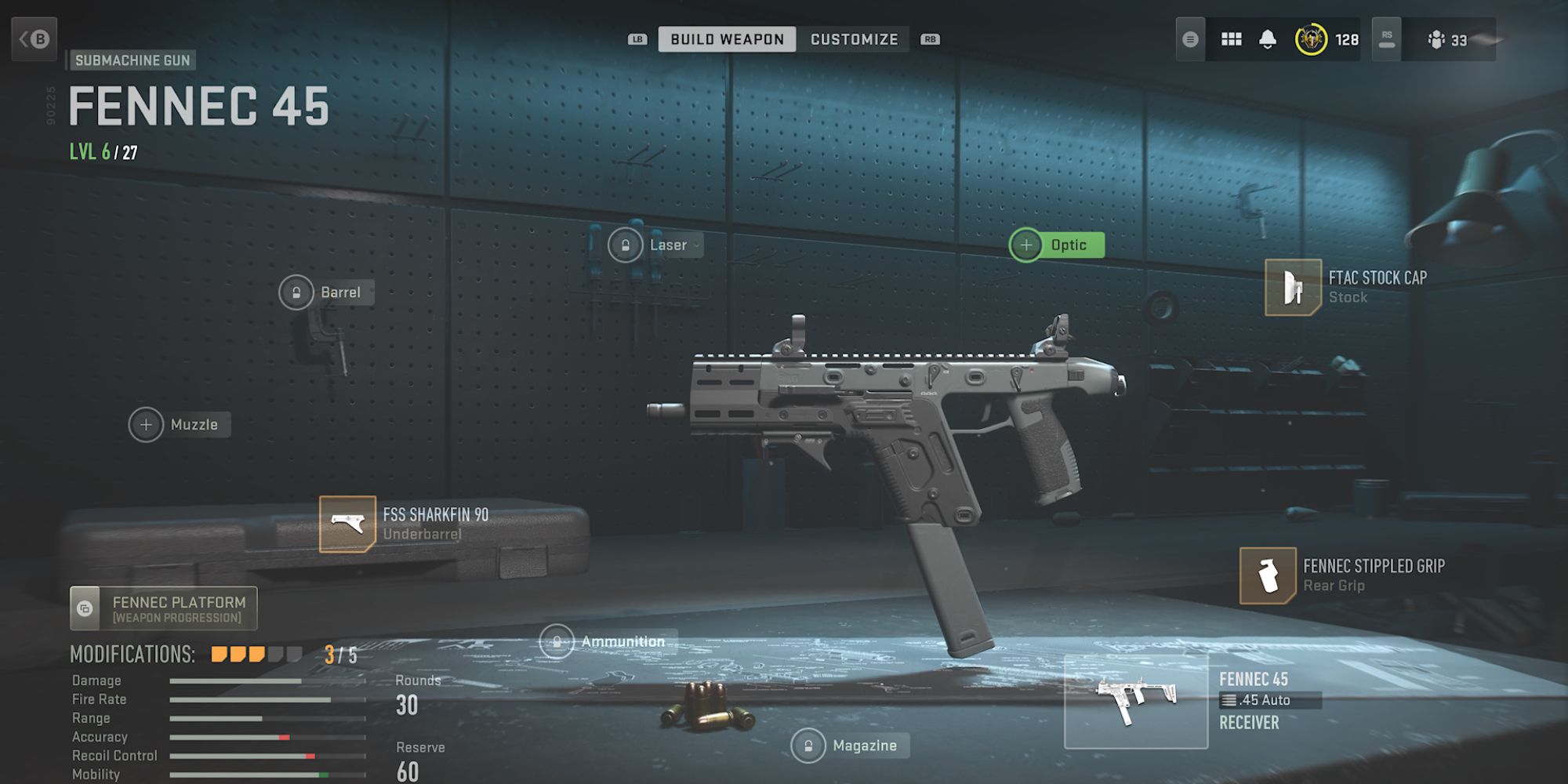The image size is (1568, 784).
Task: Expand the locked Barrel attachment slot
Action: tap(328, 292)
